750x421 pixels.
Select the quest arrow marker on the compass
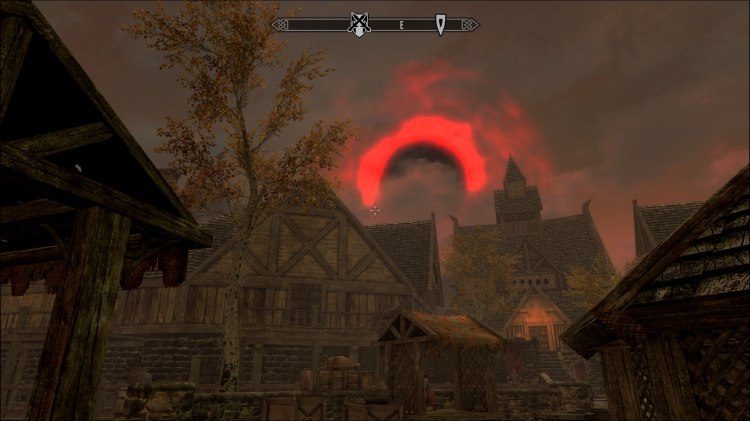click(x=440, y=24)
